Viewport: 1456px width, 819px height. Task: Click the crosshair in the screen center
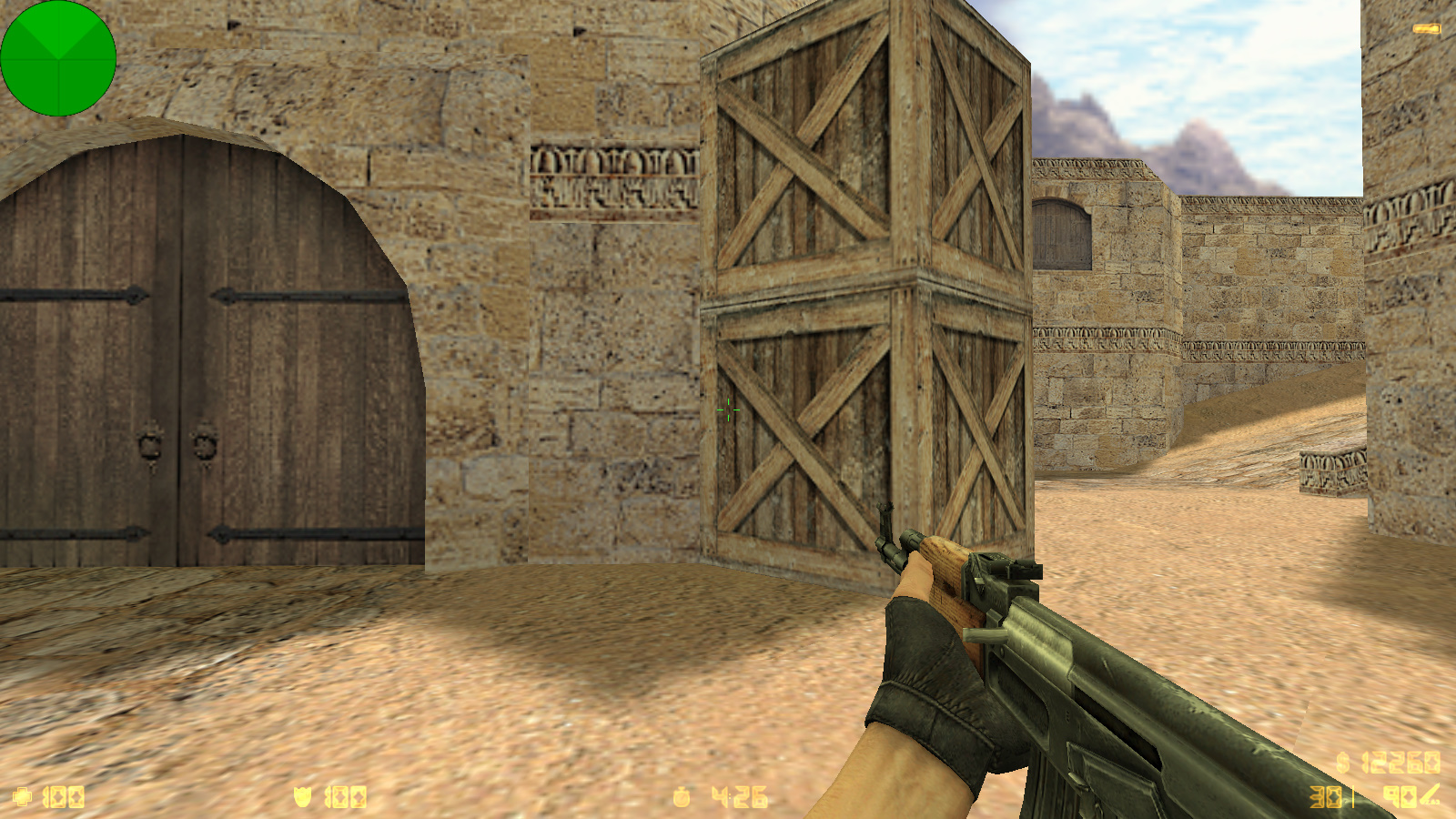(728, 409)
